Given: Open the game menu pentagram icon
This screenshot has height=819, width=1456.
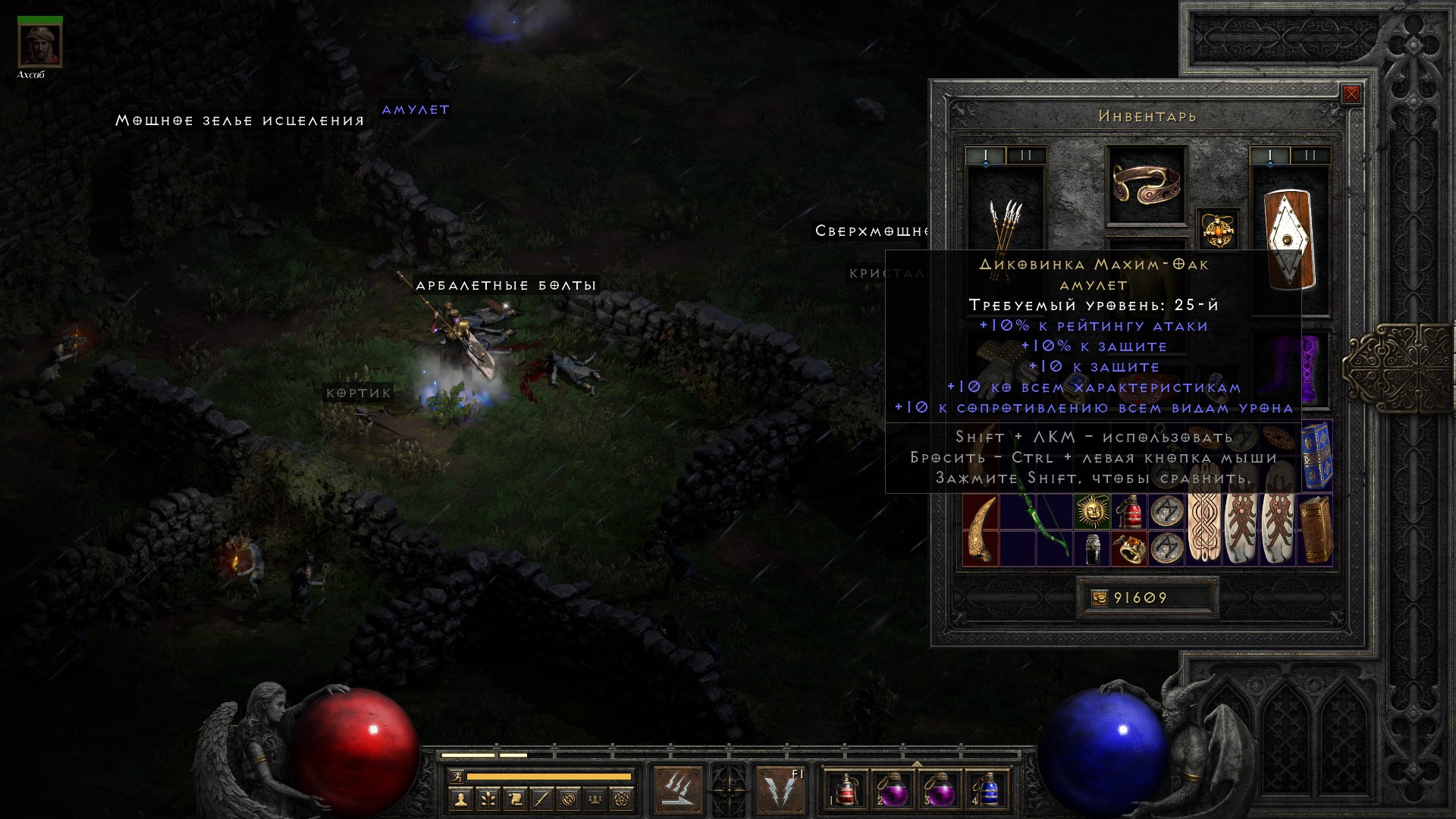Looking at the screenshot, I should coord(623,799).
